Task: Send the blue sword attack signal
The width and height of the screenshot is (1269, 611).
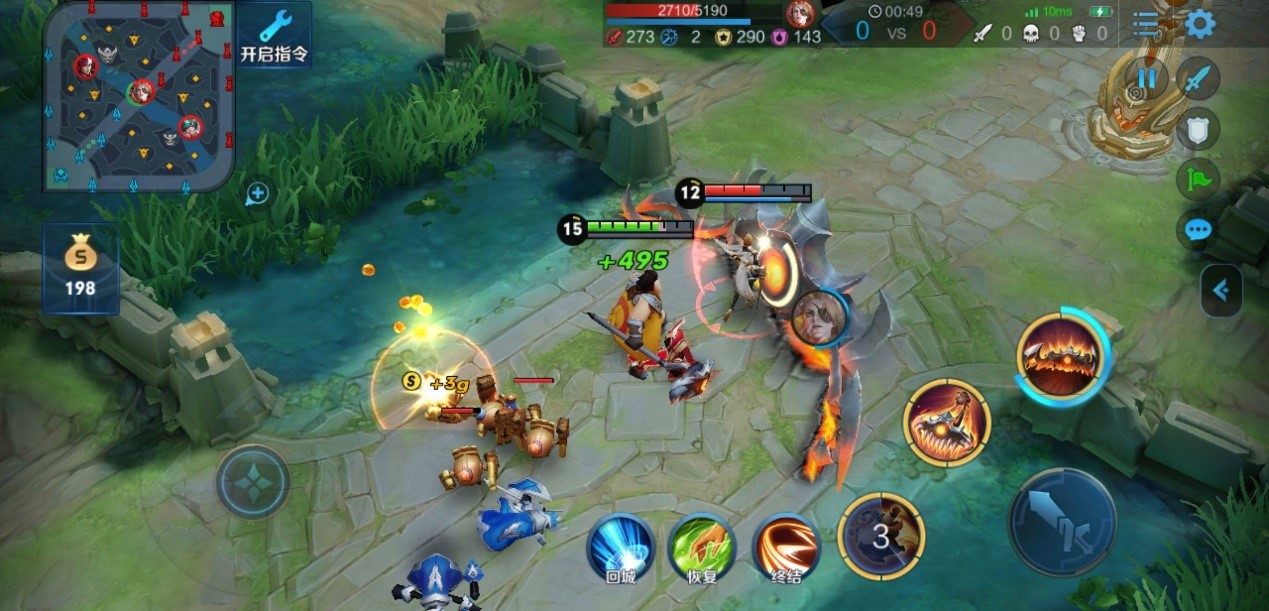Action: [x=1197, y=78]
